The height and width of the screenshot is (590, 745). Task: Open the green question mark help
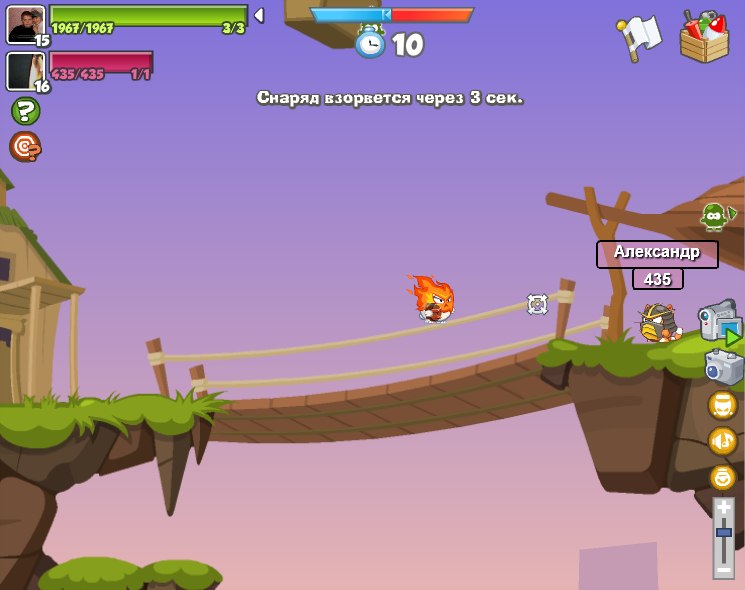(25, 111)
